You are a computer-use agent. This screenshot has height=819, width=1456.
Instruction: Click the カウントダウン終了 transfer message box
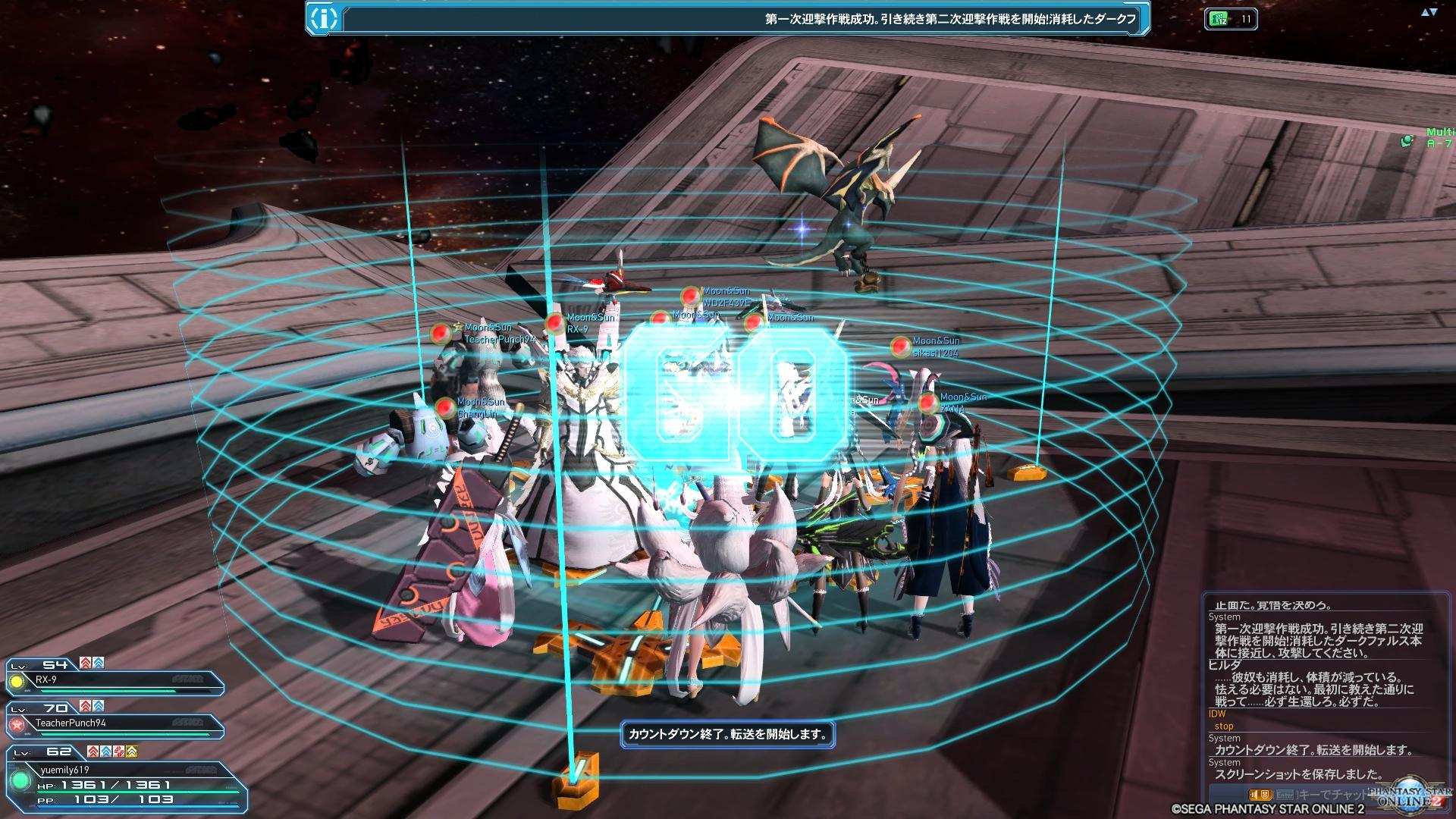pyautogui.click(x=728, y=735)
